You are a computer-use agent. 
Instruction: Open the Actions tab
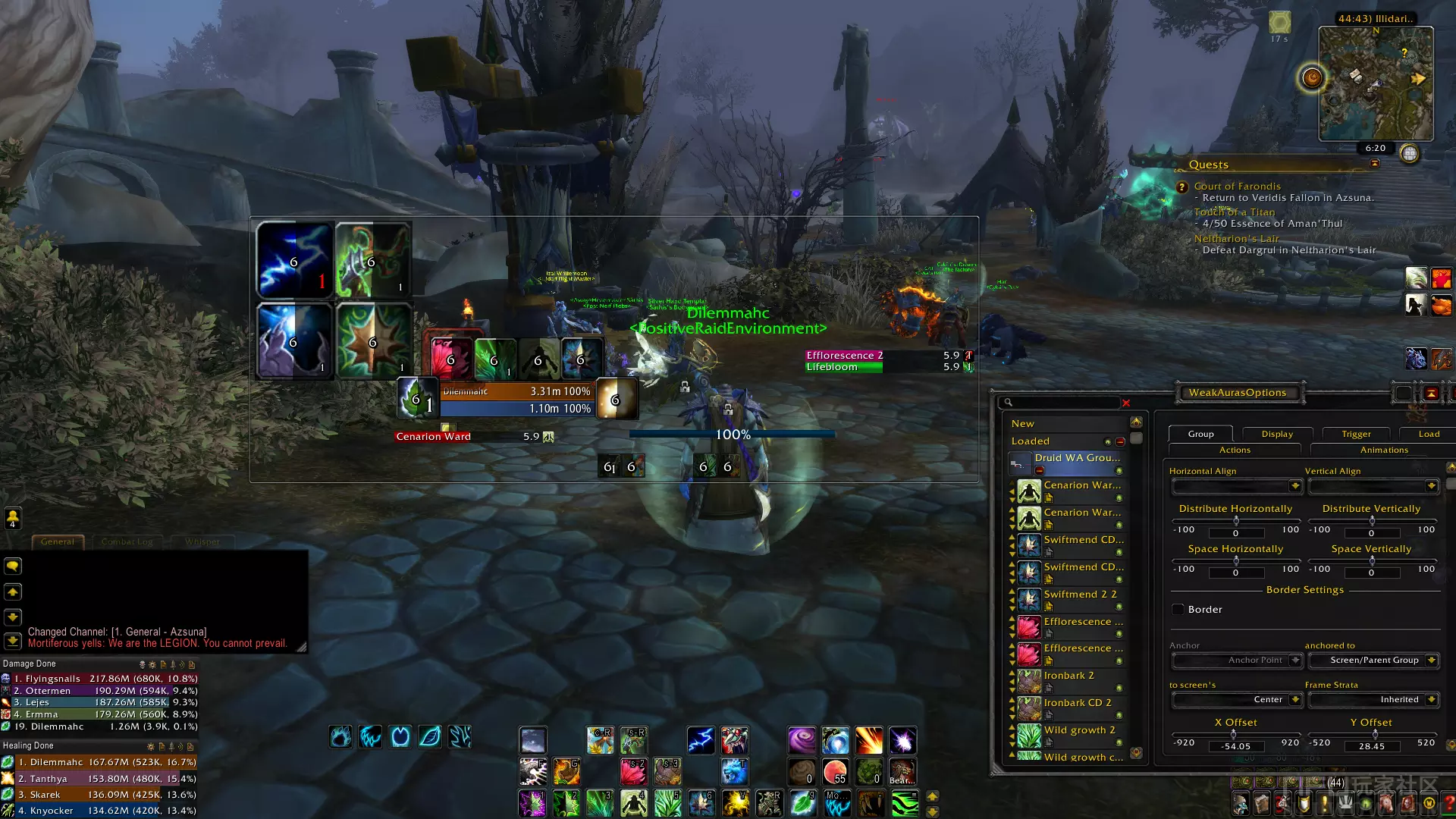pos(1235,450)
